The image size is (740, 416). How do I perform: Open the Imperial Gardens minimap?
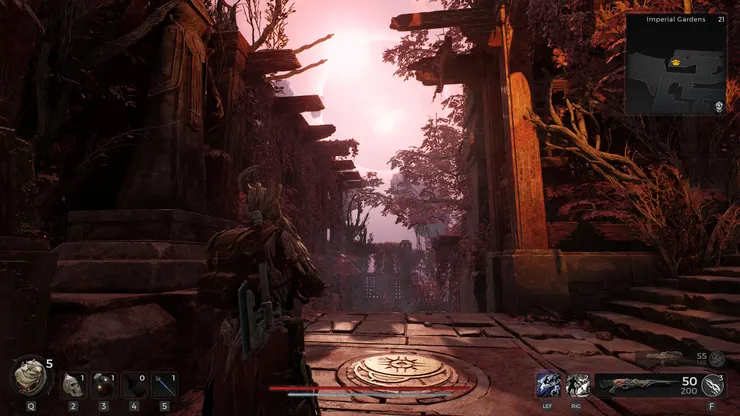(676, 64)
